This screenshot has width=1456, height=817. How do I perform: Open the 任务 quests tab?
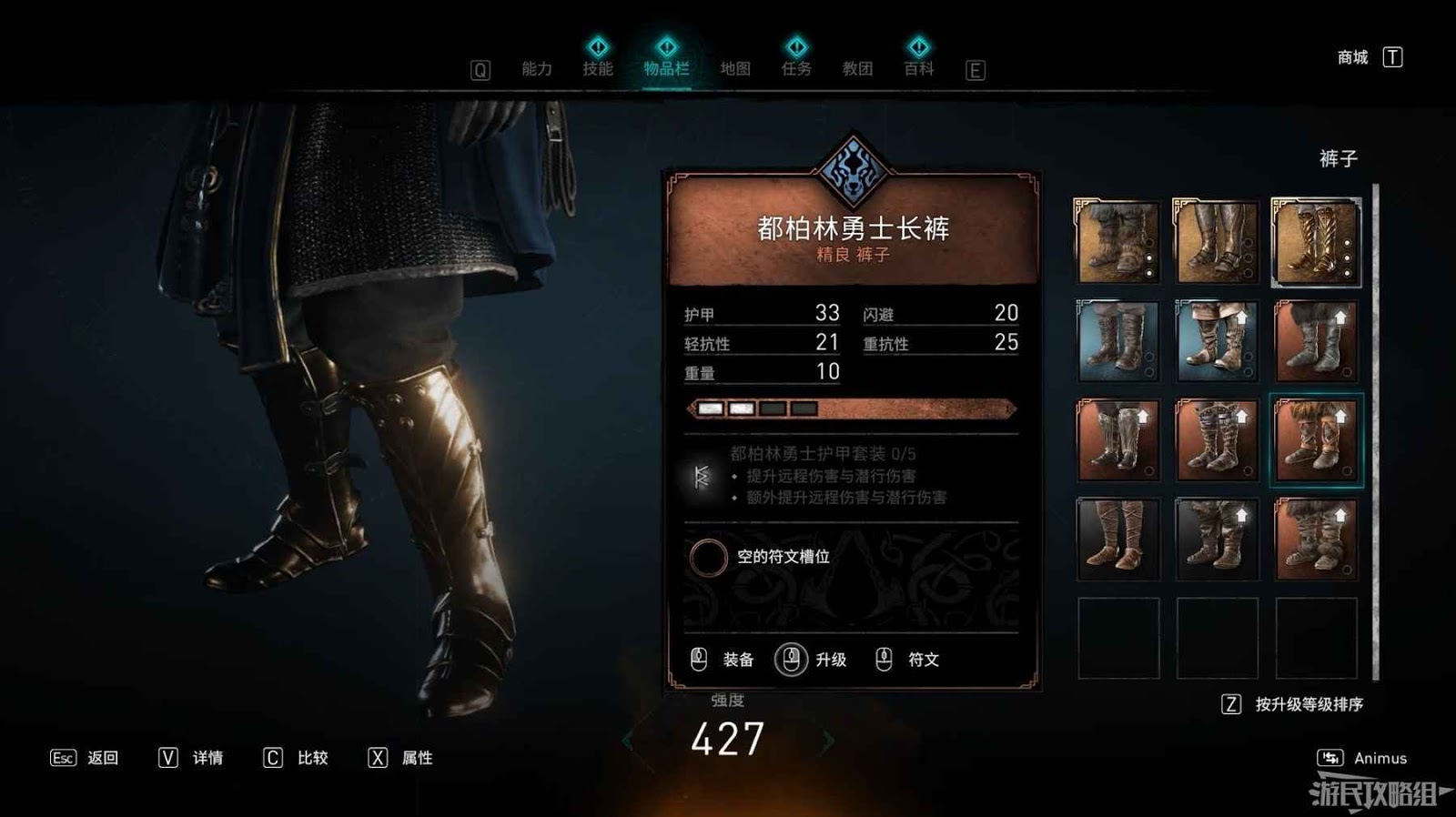click(796, 69)
